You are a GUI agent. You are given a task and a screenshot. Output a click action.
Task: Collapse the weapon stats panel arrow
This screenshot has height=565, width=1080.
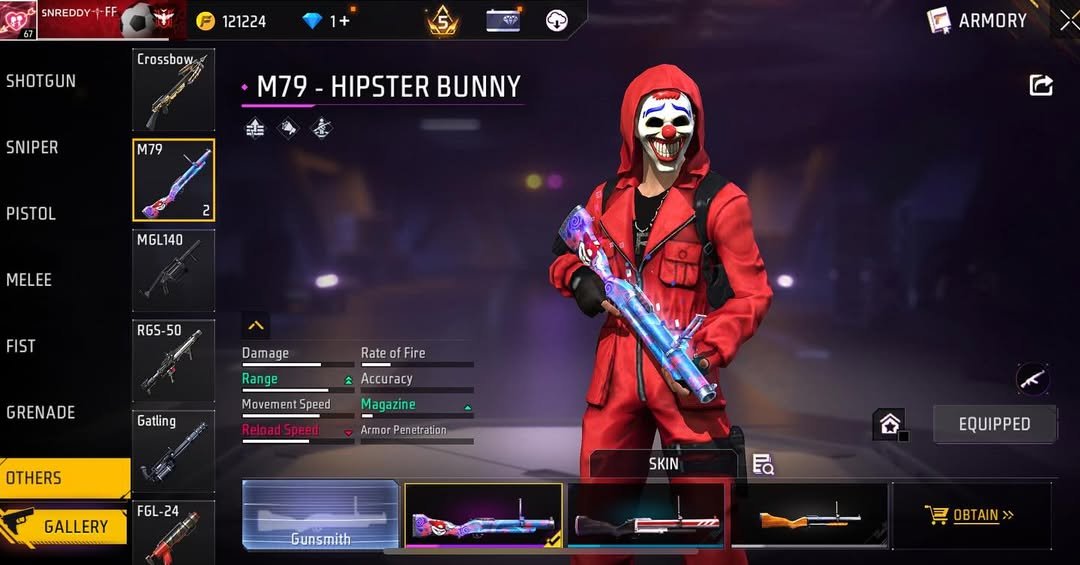[256, 325]
